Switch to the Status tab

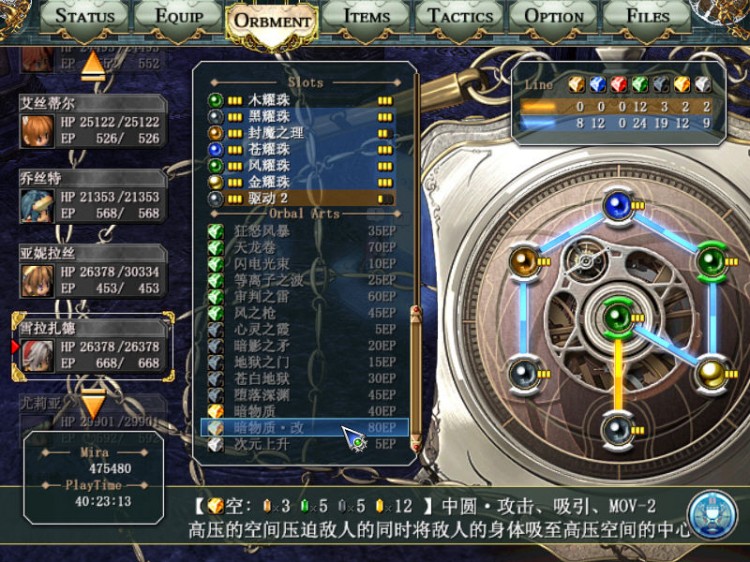click(85, 16)
